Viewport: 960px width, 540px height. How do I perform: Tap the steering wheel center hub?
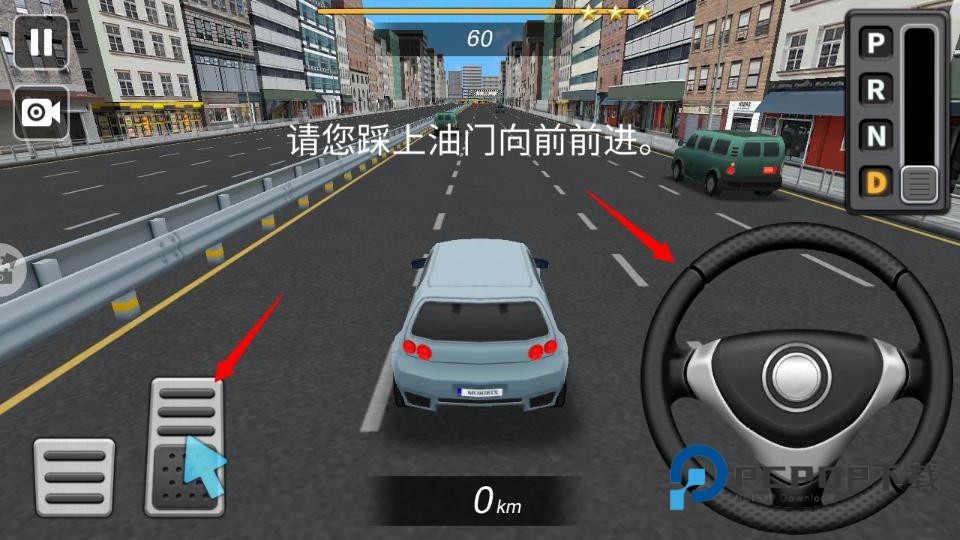[x=797, y=378]
